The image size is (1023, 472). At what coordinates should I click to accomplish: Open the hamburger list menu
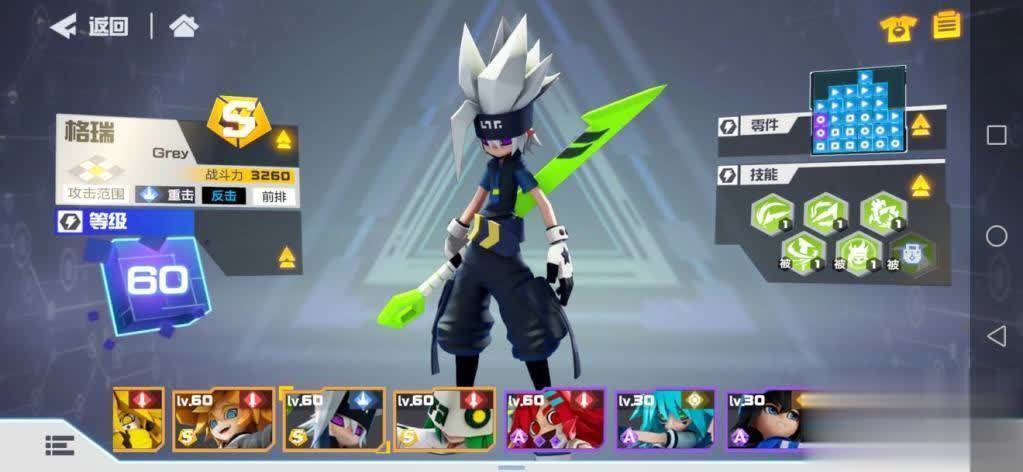point(60,443)
